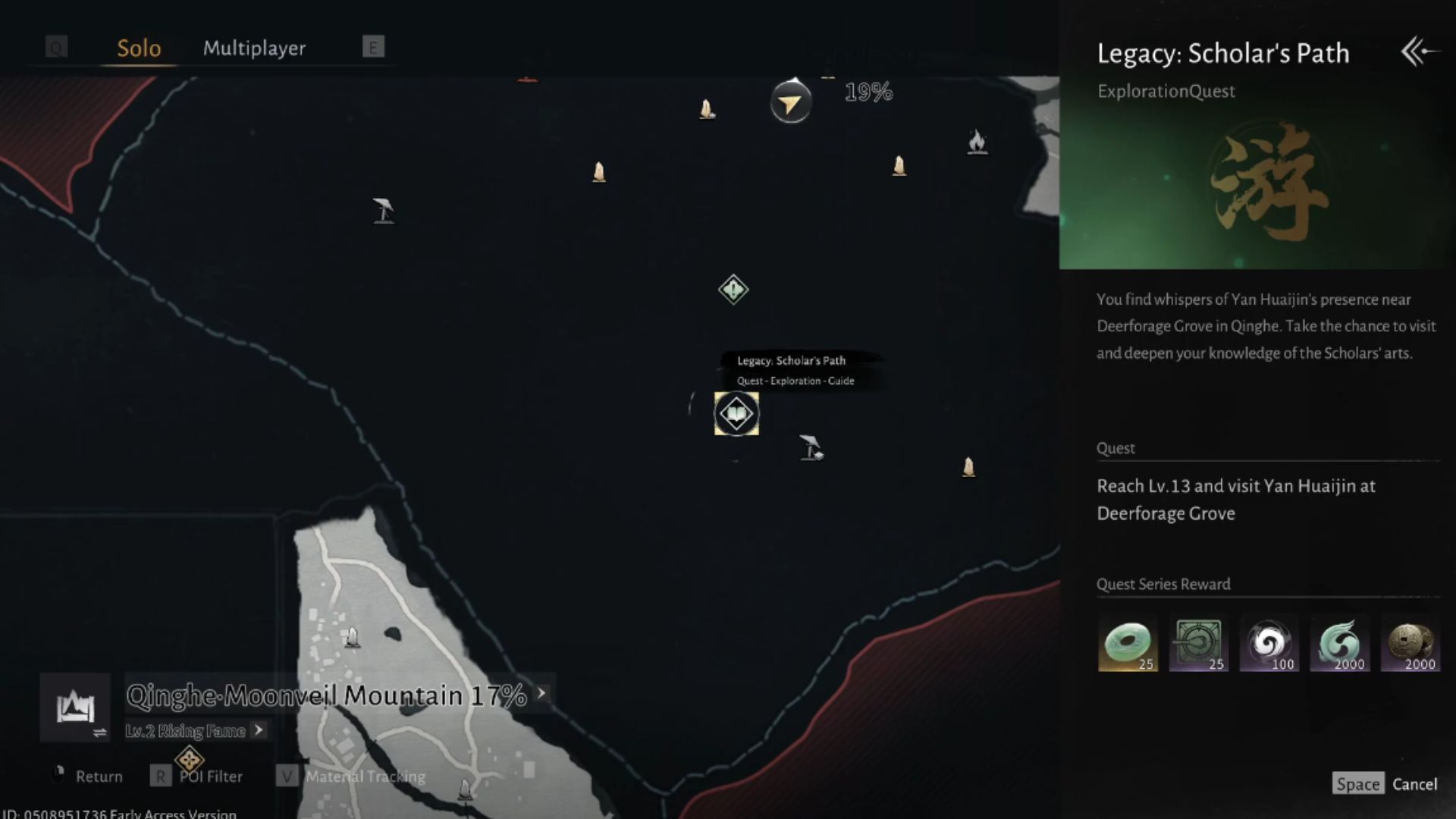Switch to the Solo tab
This screenshot has height=819, width=1456.
[139, 48]
